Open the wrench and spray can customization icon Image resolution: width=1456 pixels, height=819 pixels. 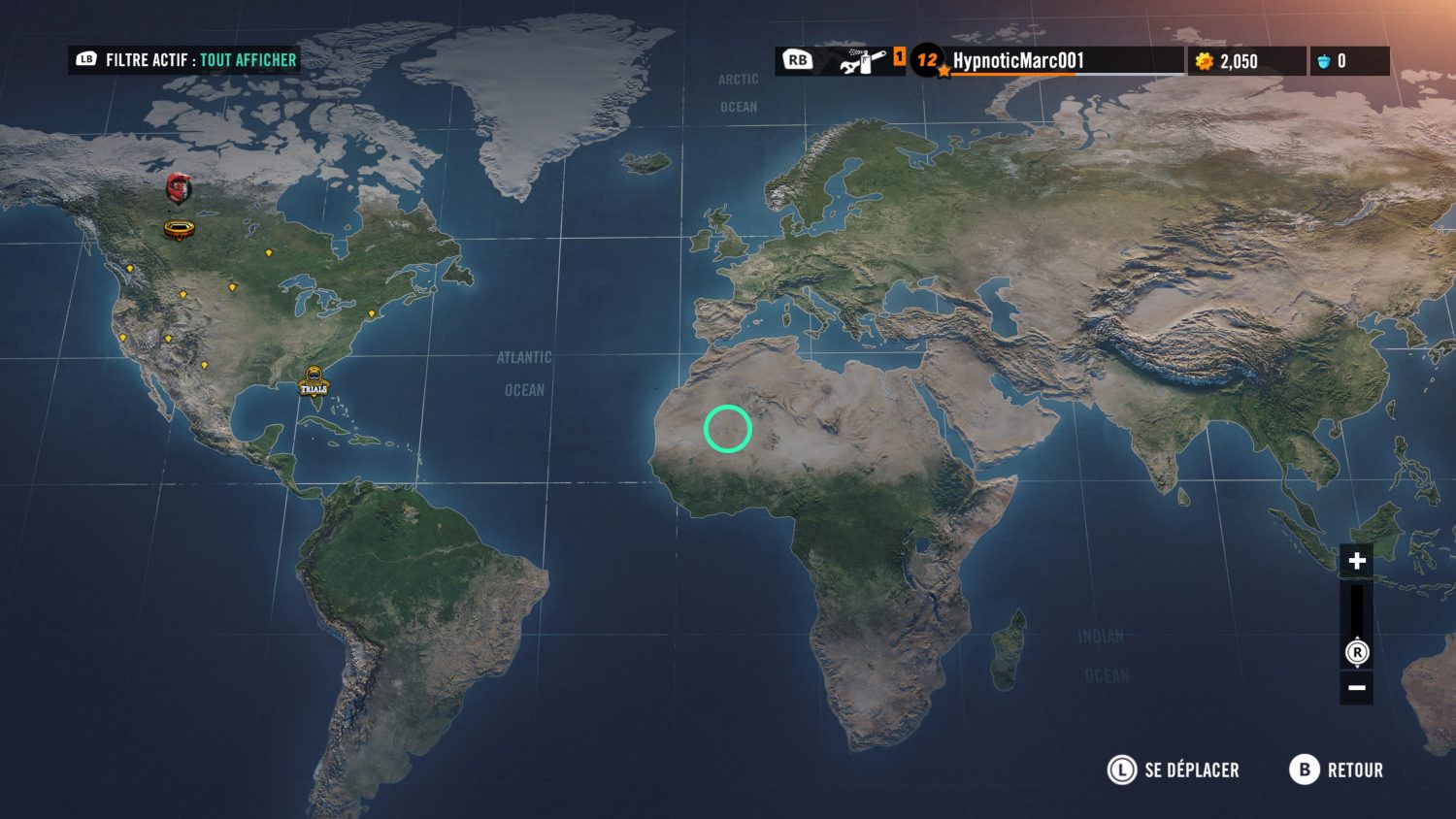coord(863,61)
